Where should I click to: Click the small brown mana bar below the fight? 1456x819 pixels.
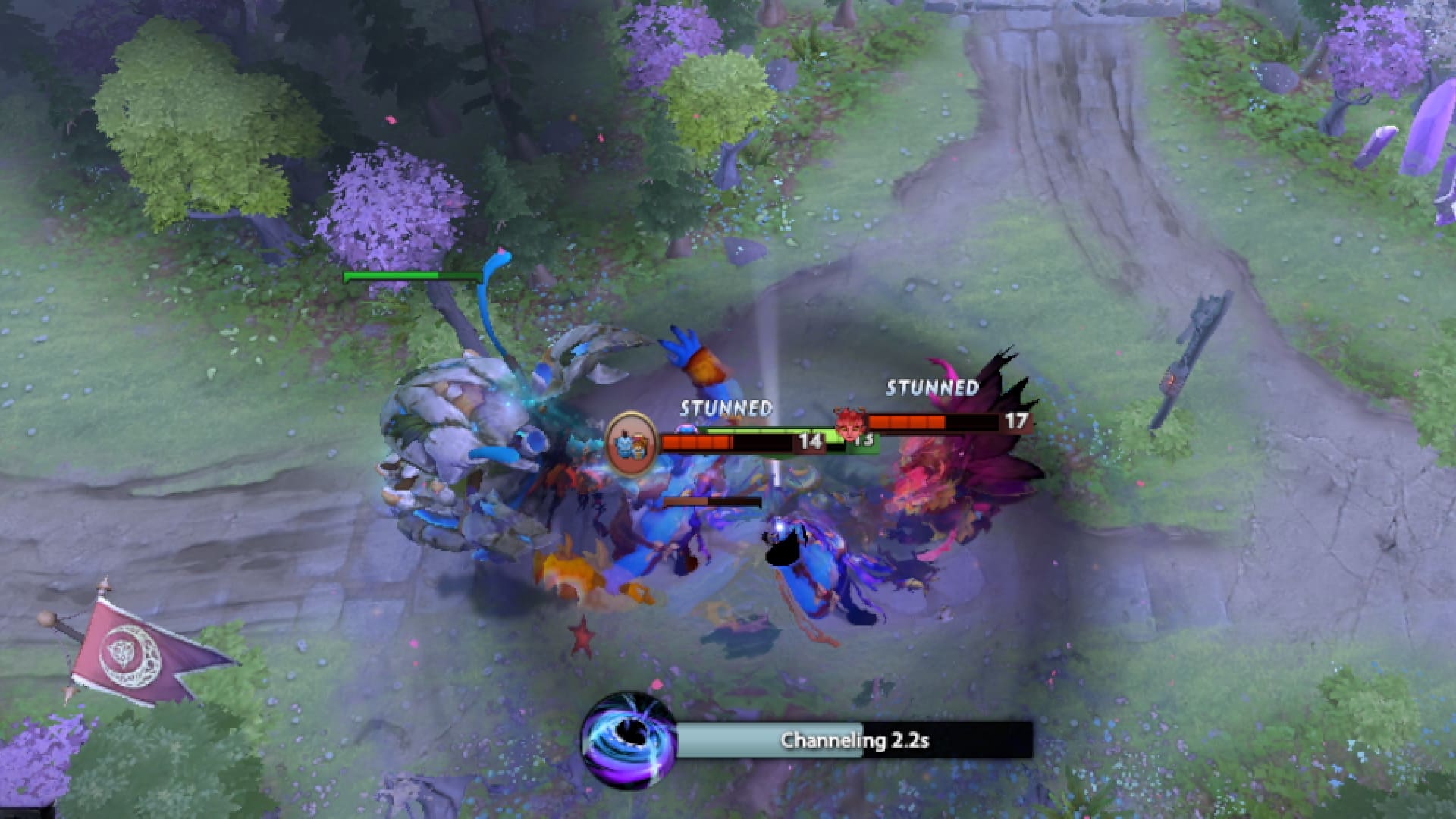pyautogui.click(x=713, y=502)
